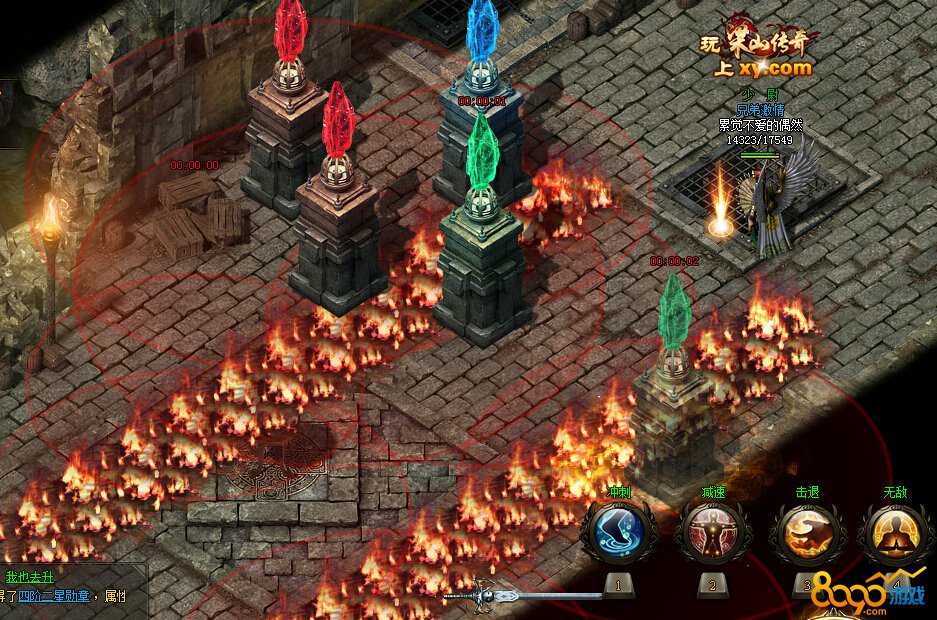This screenshot has height=620, width=937.
Task: Activate the 无敌 invincibility skill icon
Action: [x=895, y=531]
